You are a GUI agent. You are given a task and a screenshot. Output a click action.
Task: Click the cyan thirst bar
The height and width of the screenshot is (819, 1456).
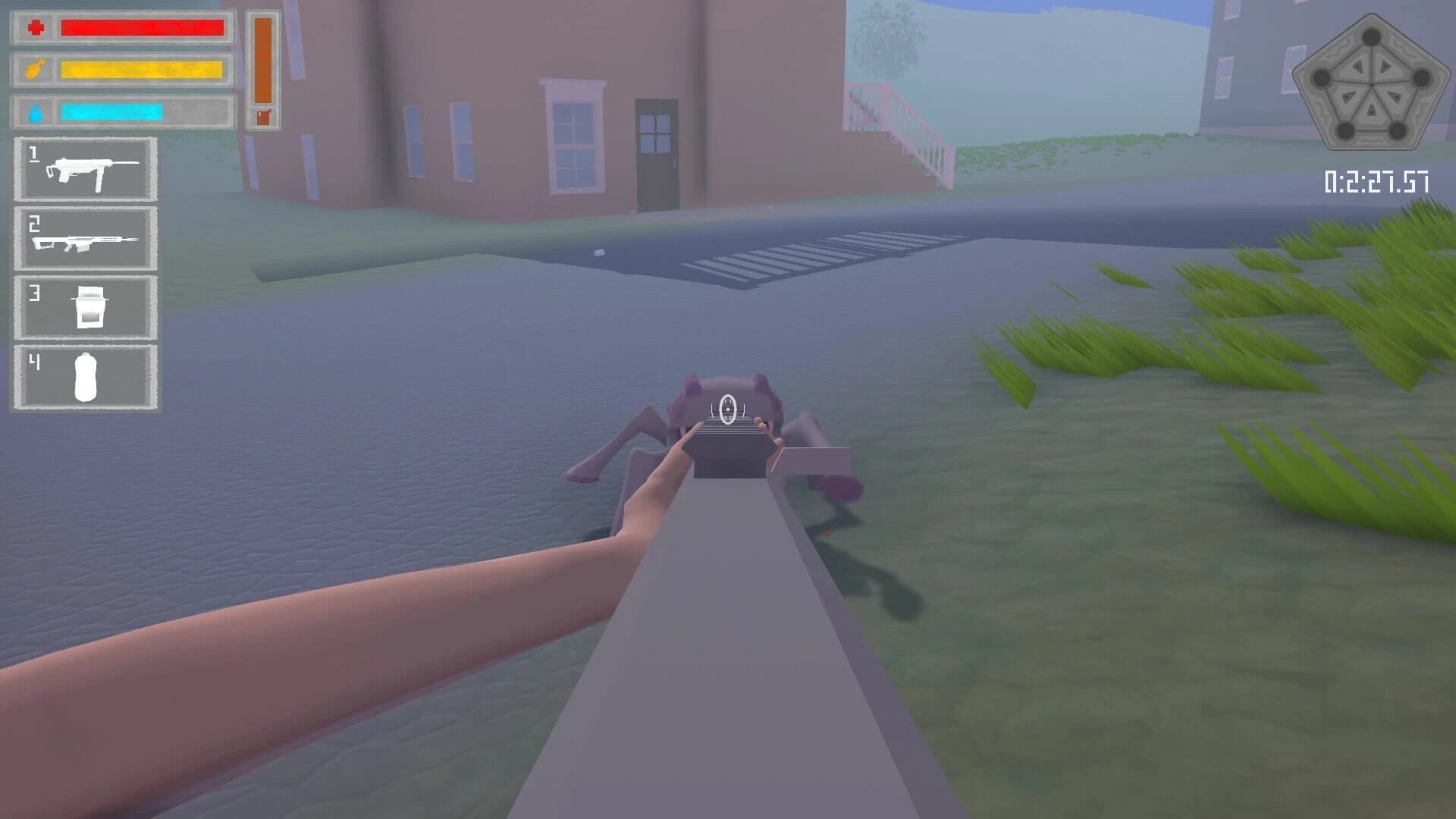(111, 111)
